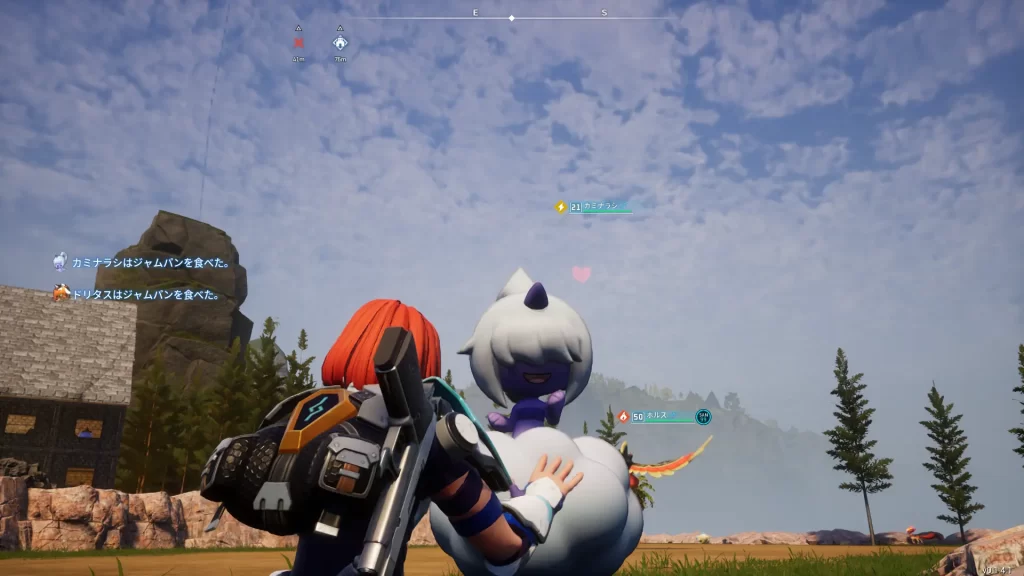This screenshot has height=576, width=1024.
Task: Select the ホルス level 50 nameplate
Action: 664,416
